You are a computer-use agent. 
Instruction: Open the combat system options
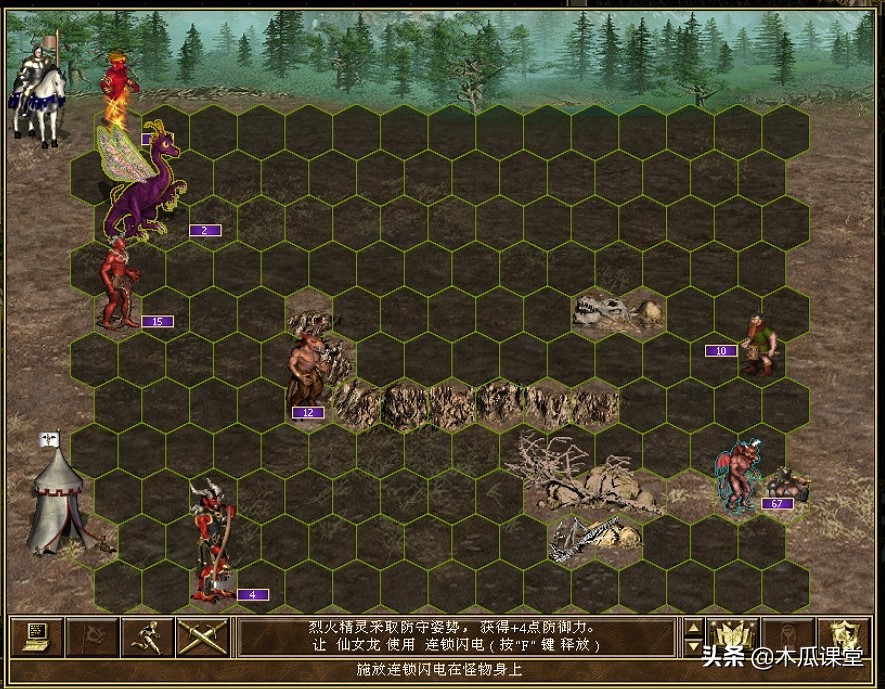coord(37,636)
